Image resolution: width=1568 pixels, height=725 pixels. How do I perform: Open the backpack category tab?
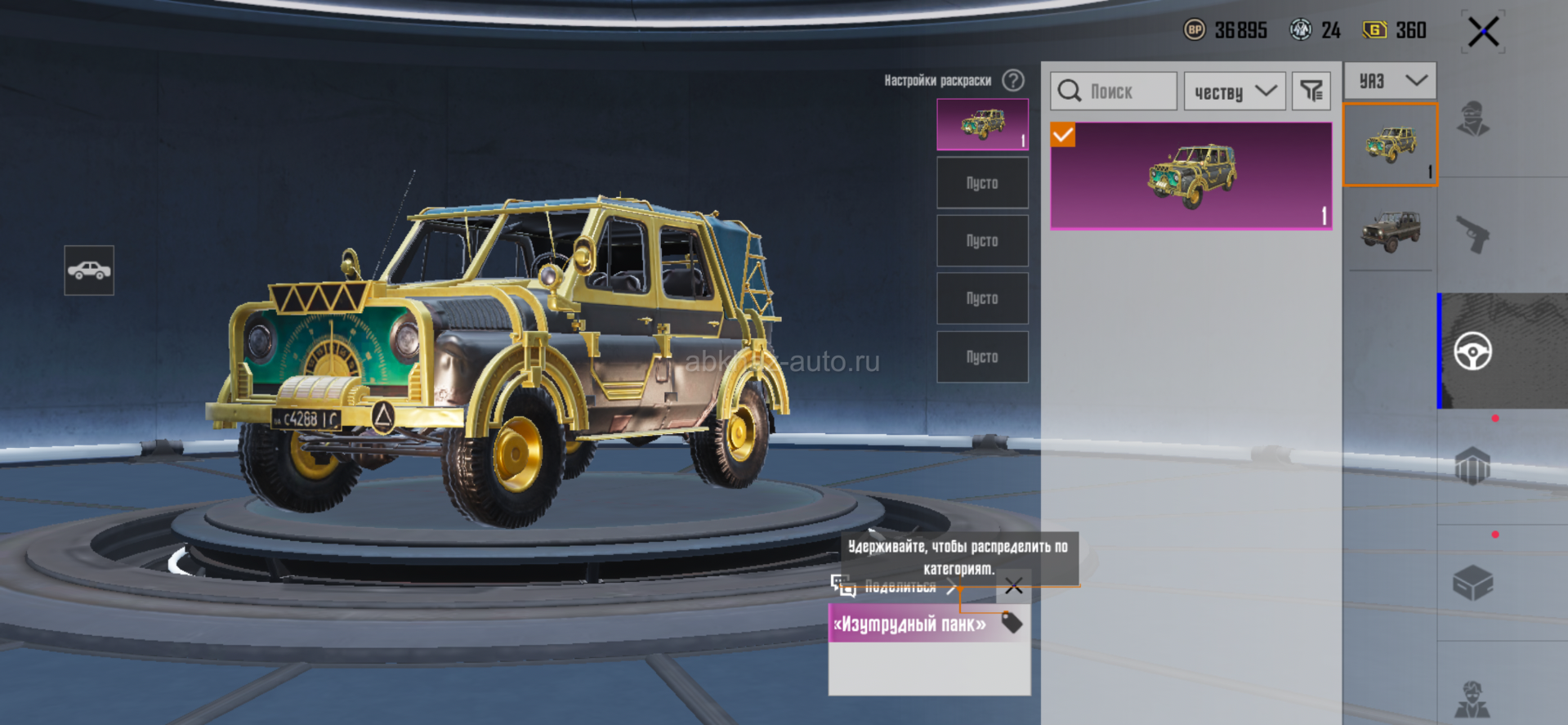click(1472, 468)
